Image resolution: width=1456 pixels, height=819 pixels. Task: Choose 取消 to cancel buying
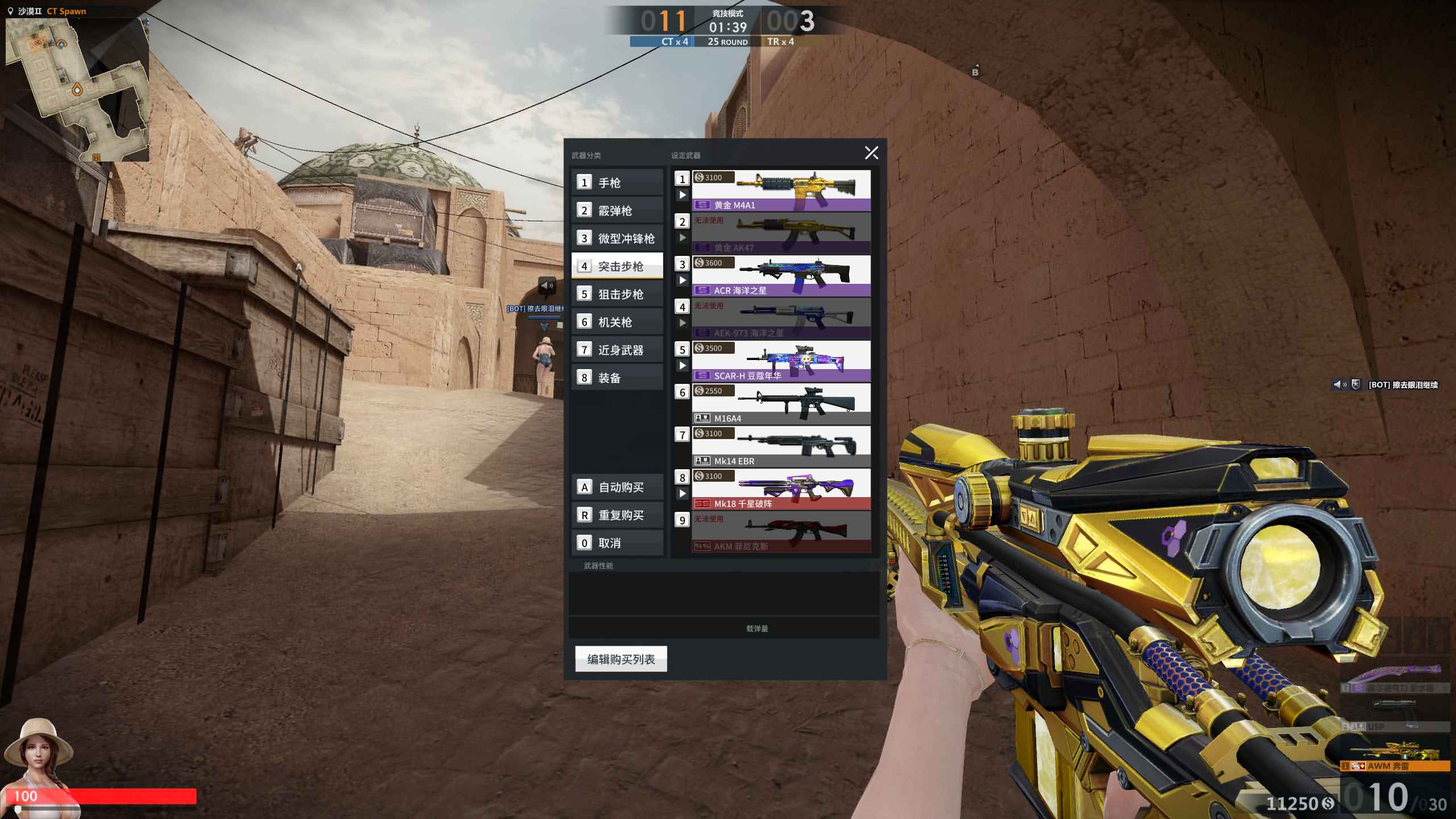coord(617,543)
